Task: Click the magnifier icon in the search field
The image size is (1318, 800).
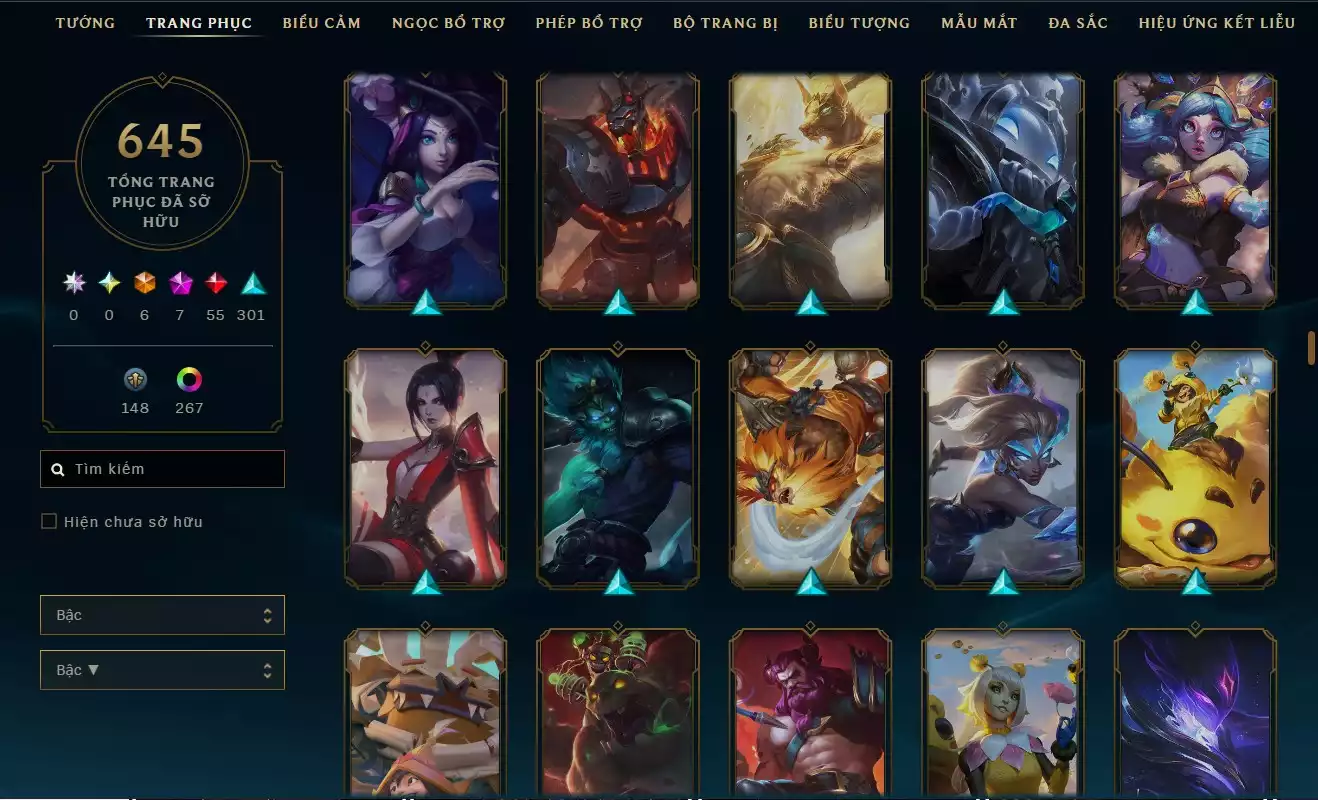Action: tap(57, 468)
